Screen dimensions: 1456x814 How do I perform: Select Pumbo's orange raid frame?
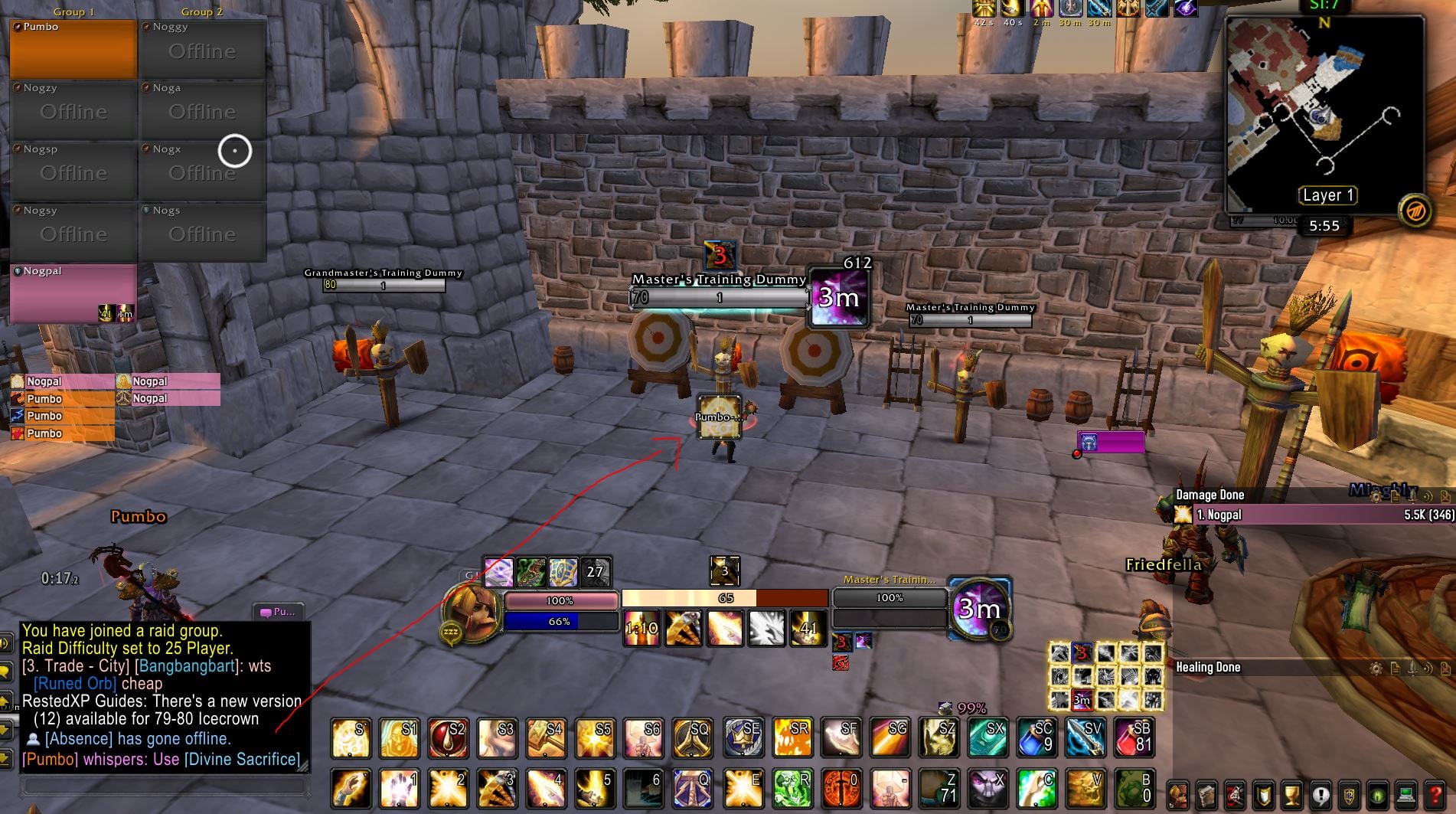point(73,50)
